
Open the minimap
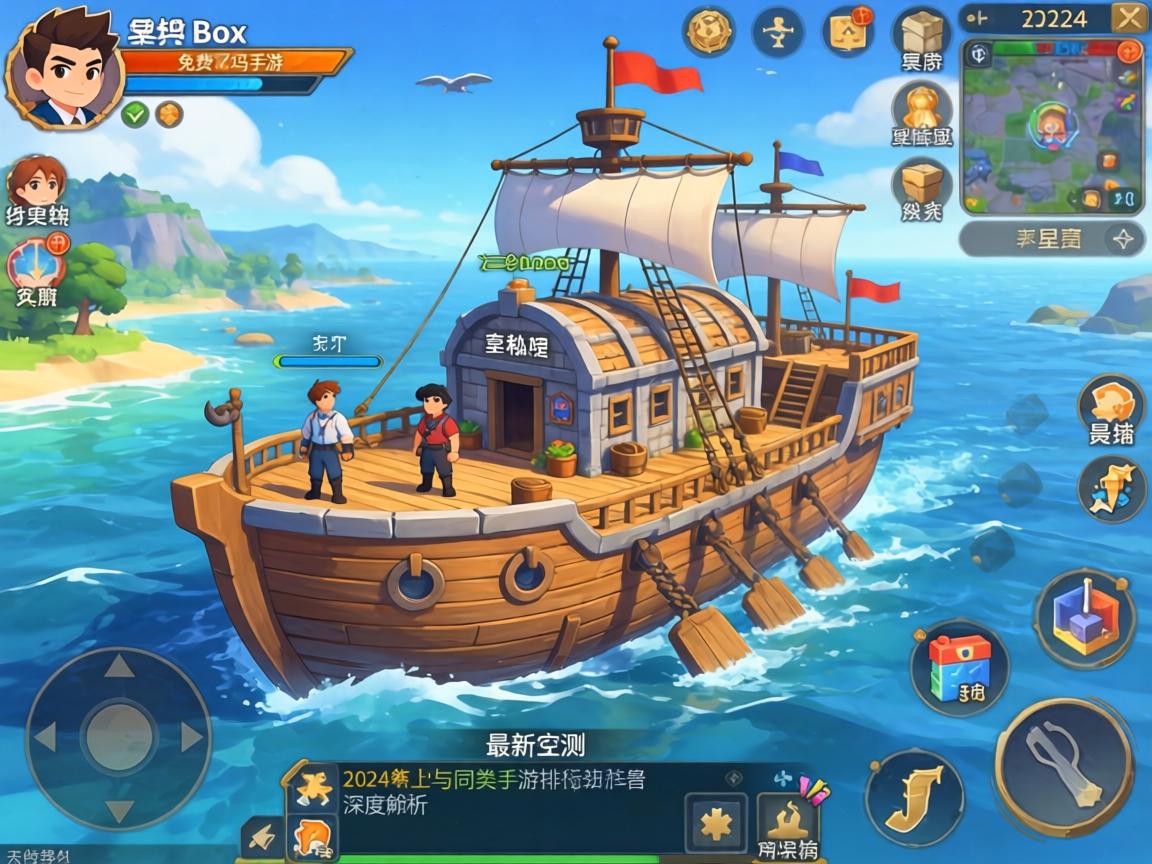click(1051, 126)
